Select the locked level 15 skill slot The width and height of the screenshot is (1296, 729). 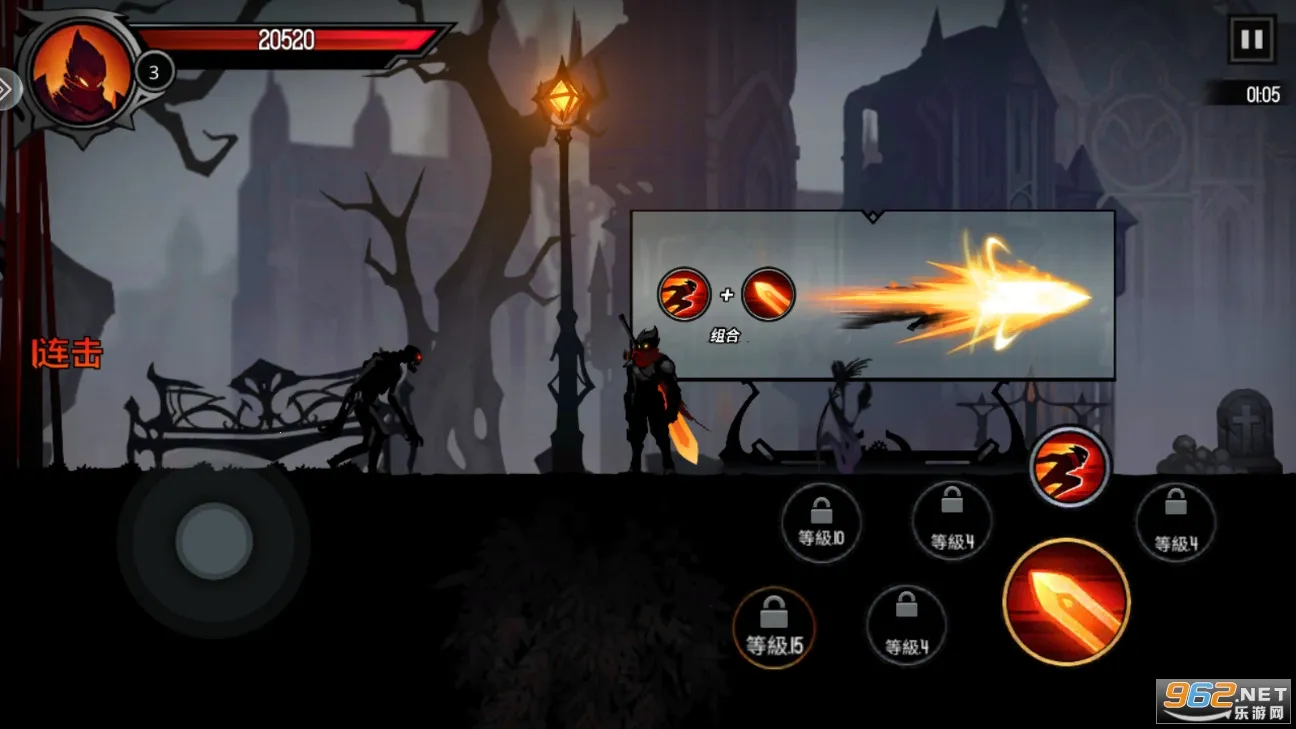774,628
